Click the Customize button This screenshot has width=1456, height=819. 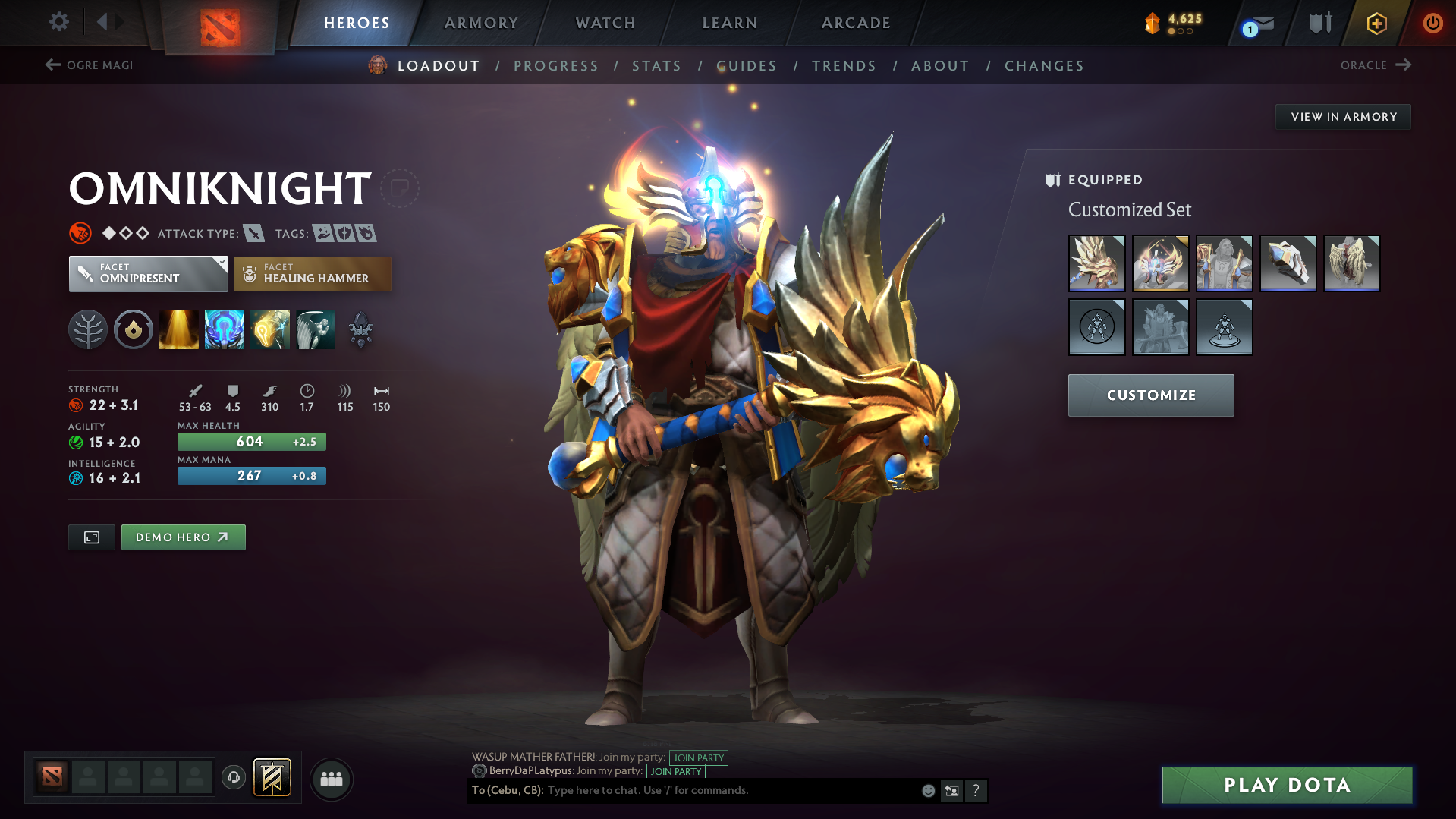tap(1150, 395)
